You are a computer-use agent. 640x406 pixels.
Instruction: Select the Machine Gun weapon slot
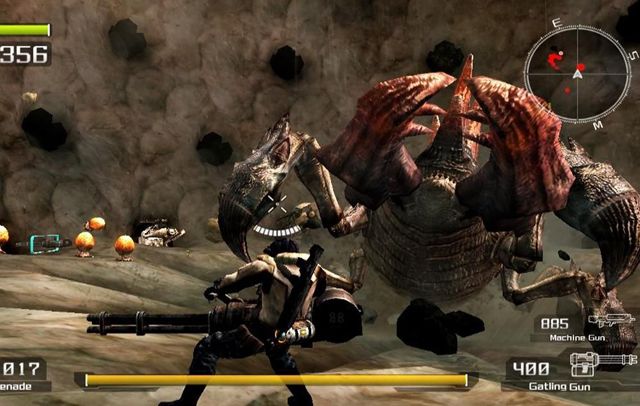tap(587, 328)
